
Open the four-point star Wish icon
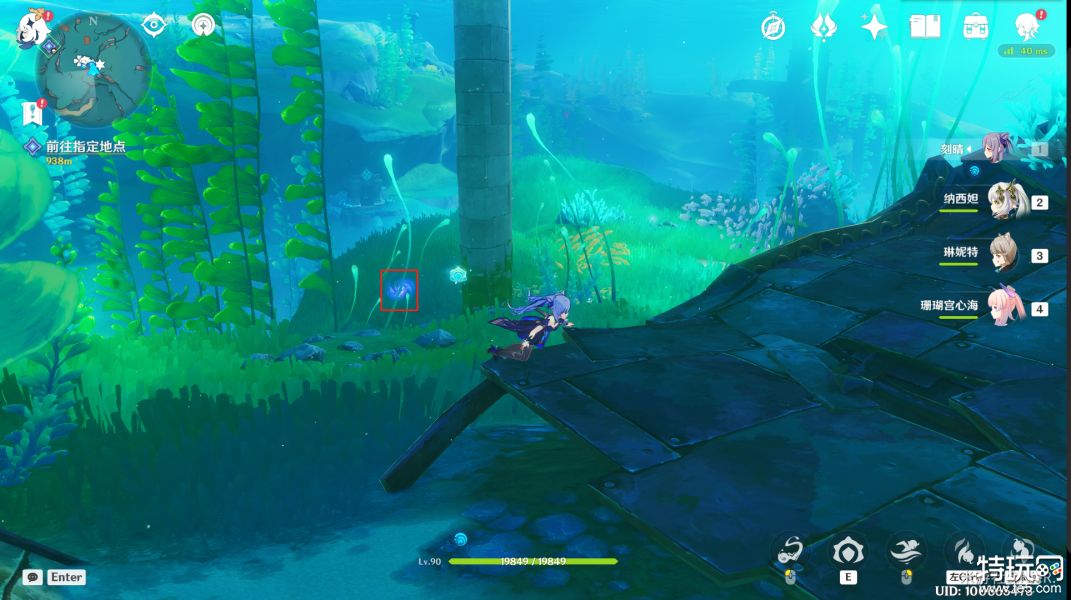(x=875, y=26)
